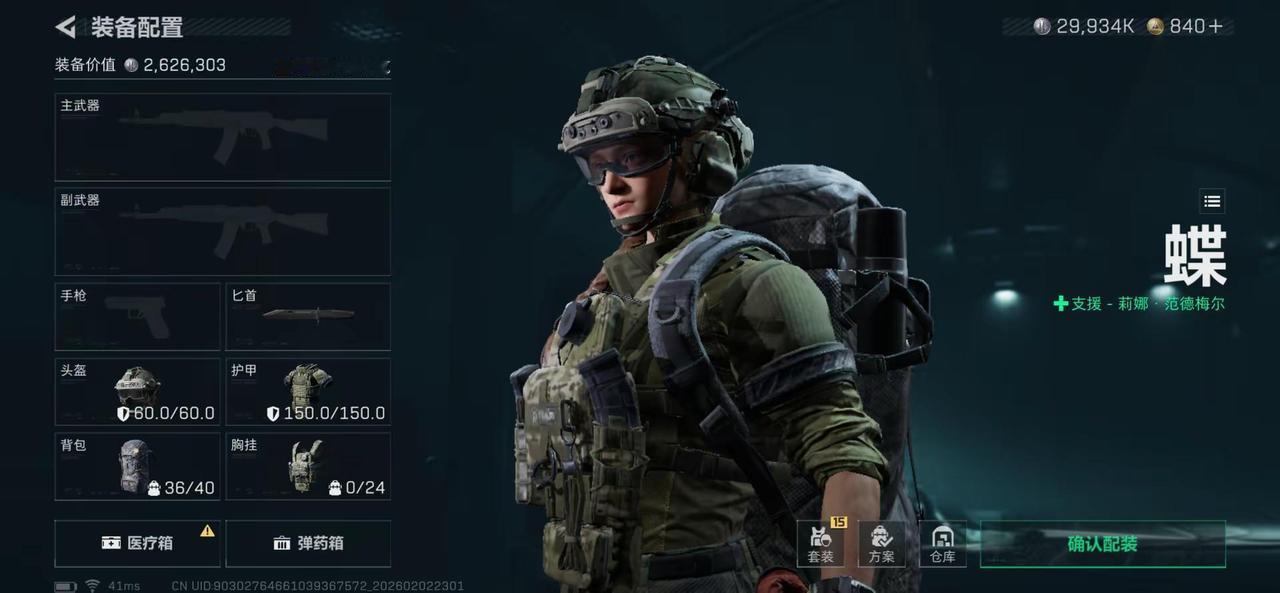
Task: Open the 背包 backpack slot
Action: (137, 466)
